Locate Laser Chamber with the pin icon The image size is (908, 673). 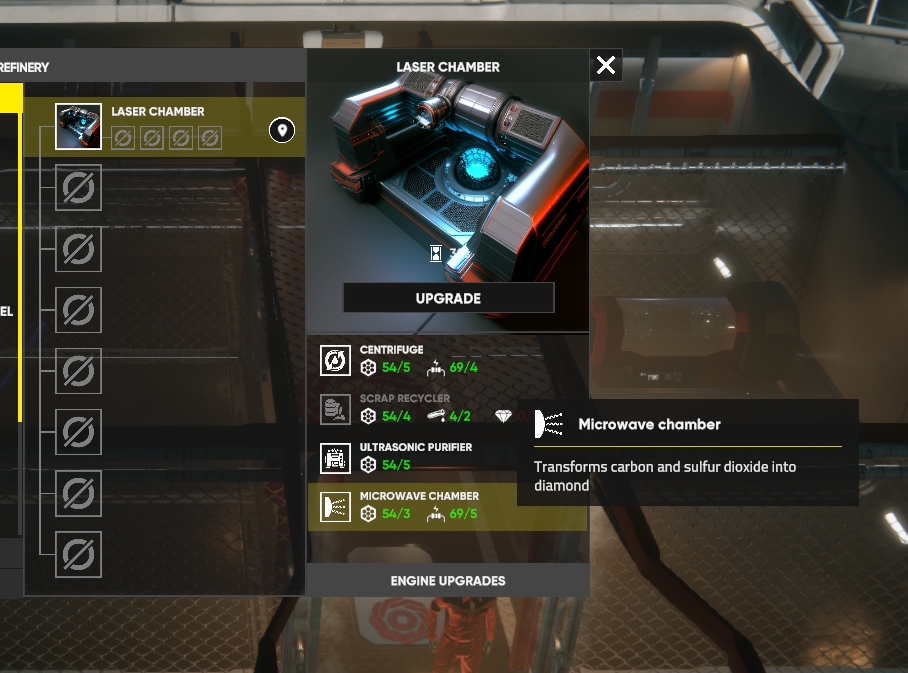pyautogui.click(x=282, y=130)
